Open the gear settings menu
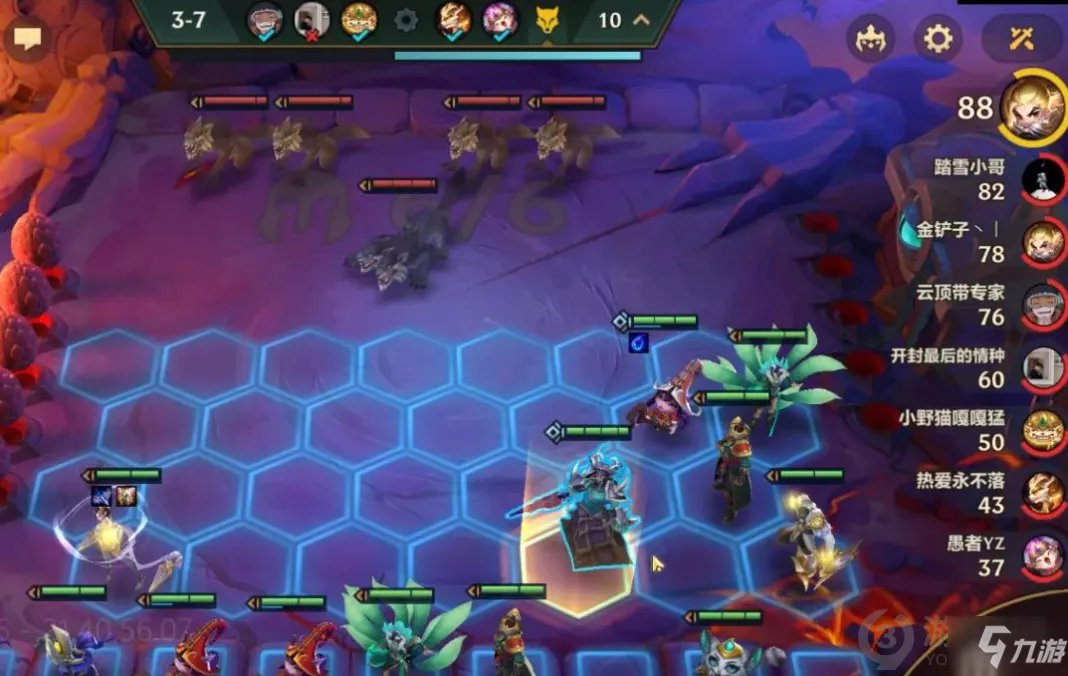 pos(937,39)
